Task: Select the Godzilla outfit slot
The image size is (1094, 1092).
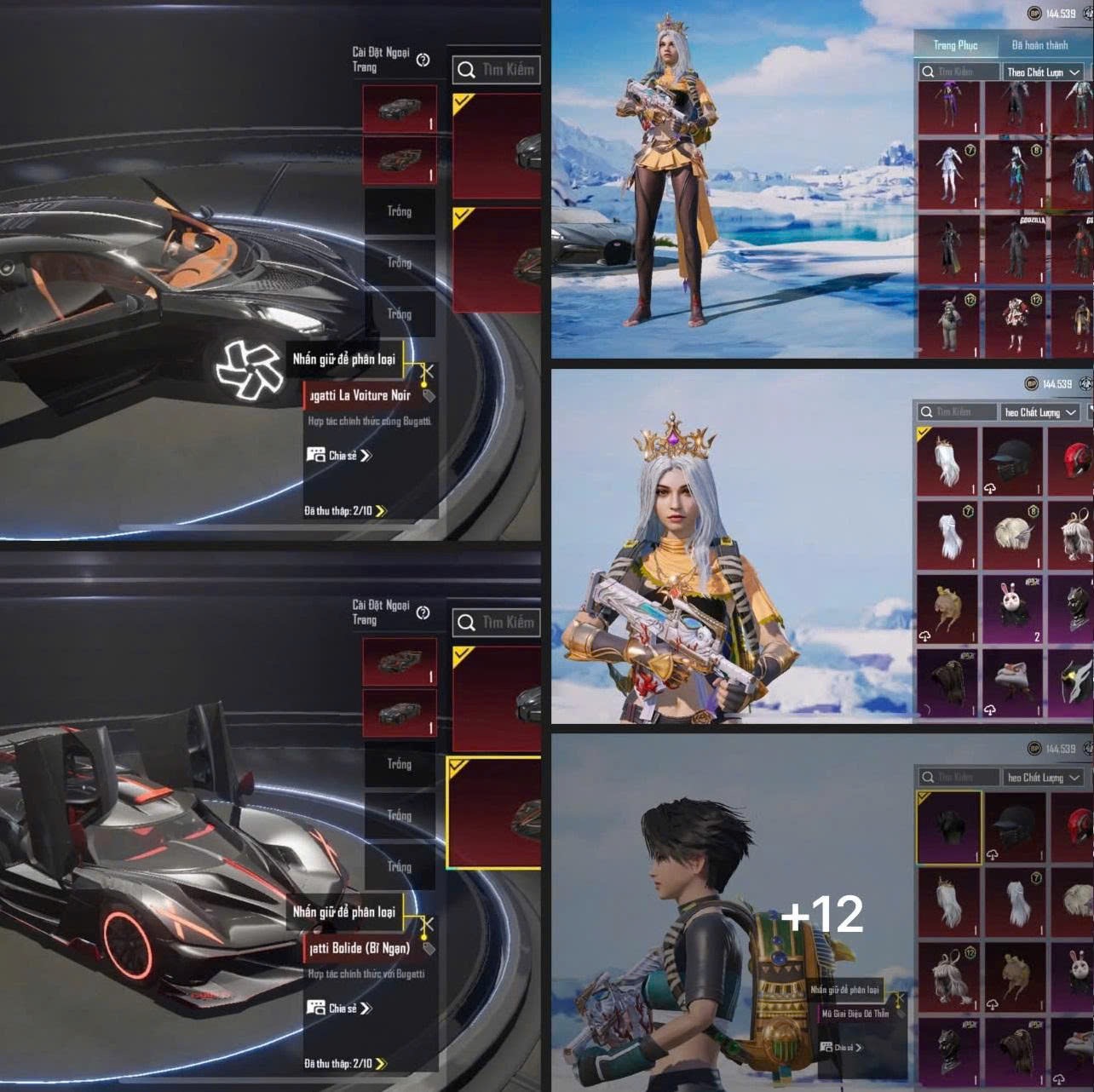Action: click(1015, 249)
